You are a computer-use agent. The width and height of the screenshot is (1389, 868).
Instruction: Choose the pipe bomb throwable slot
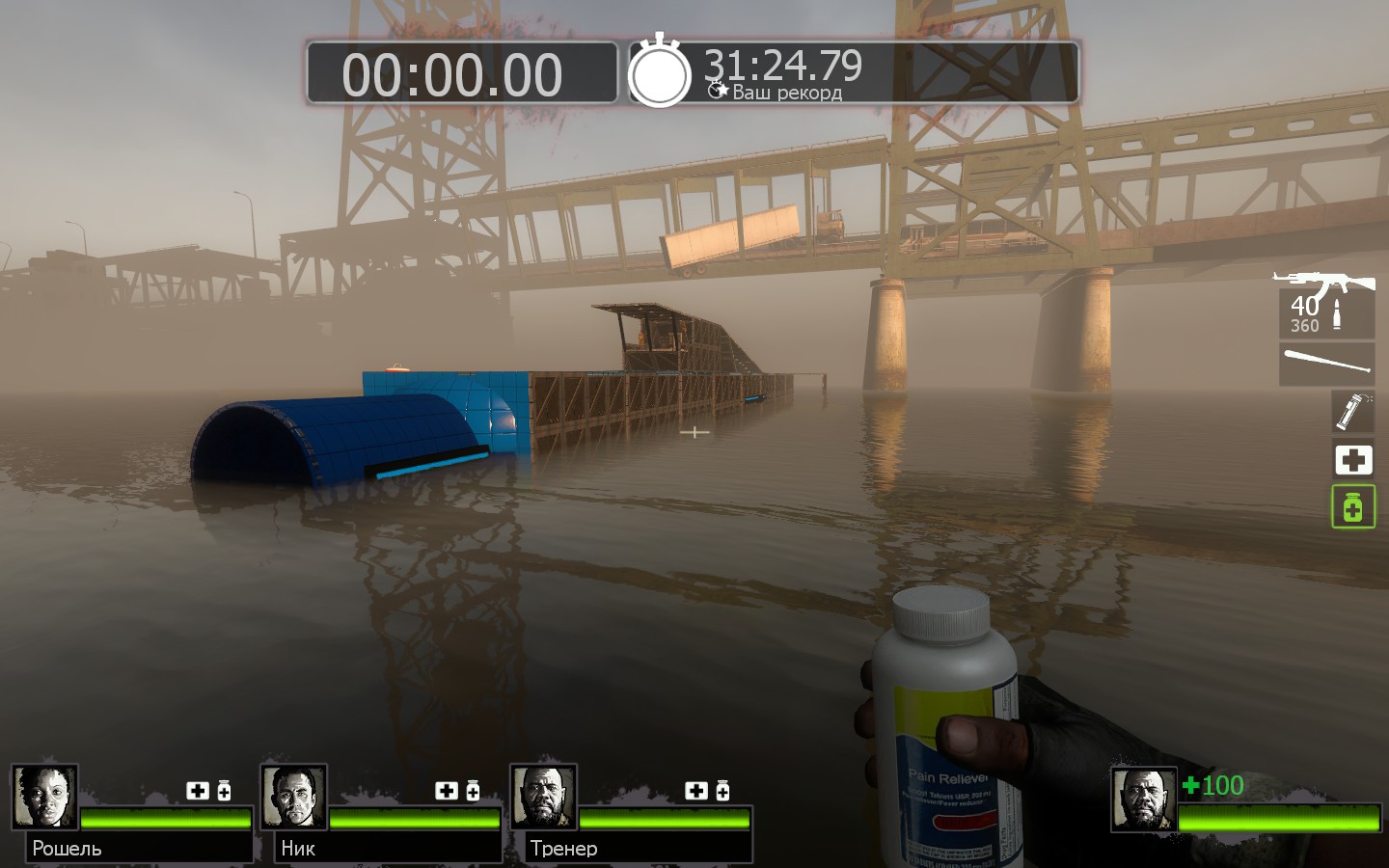click(x=1352, y=410)
